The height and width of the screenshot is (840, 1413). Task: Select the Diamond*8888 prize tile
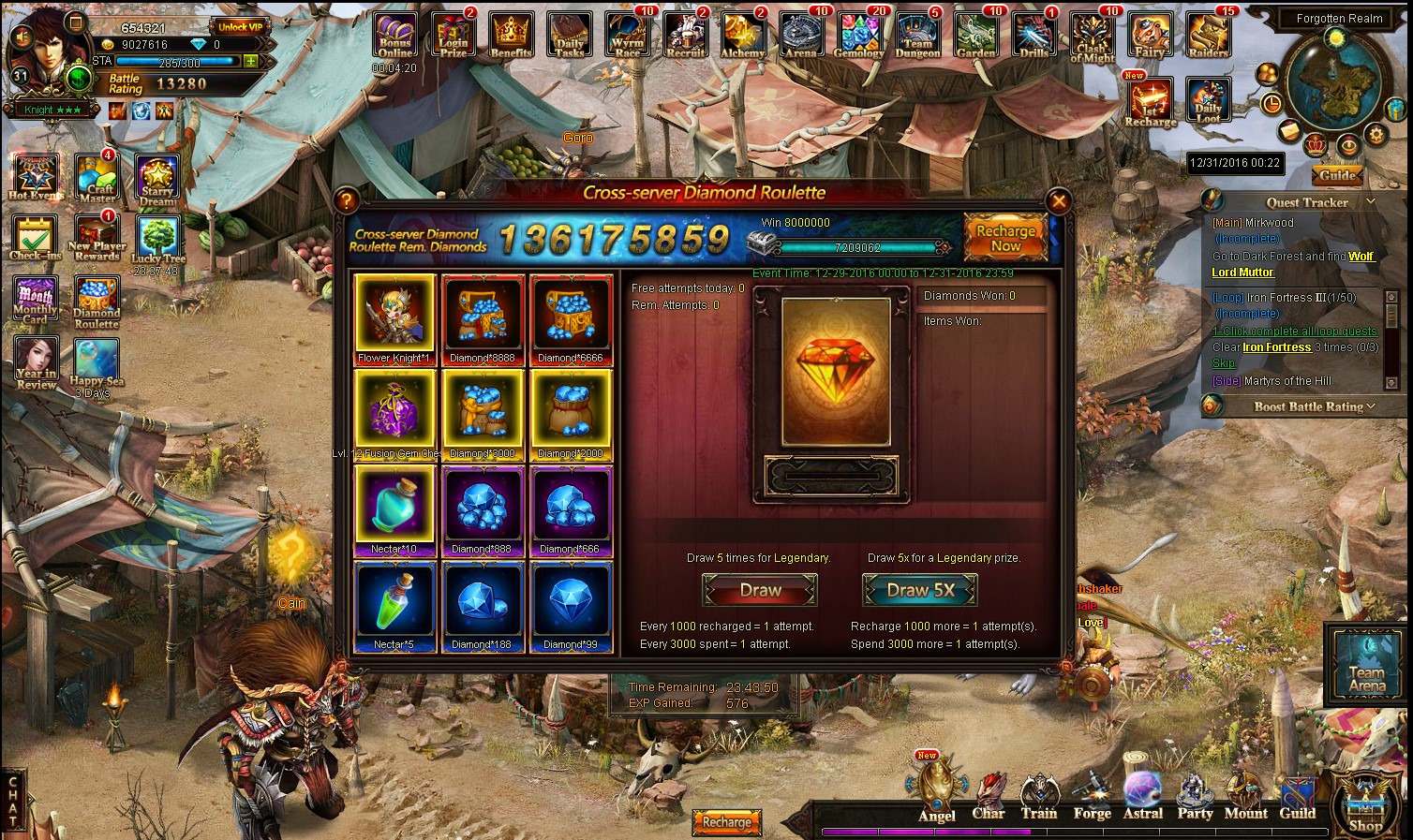pyautogui.click(x=482, y=316)
